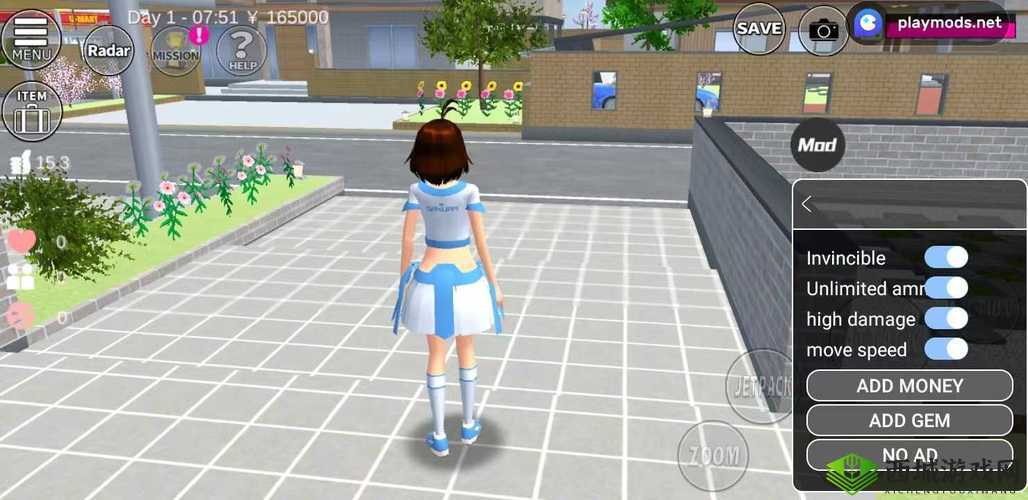Save the game with SAVE button
This screenshot has height=500, width=1028.
(x=759, y=29)
